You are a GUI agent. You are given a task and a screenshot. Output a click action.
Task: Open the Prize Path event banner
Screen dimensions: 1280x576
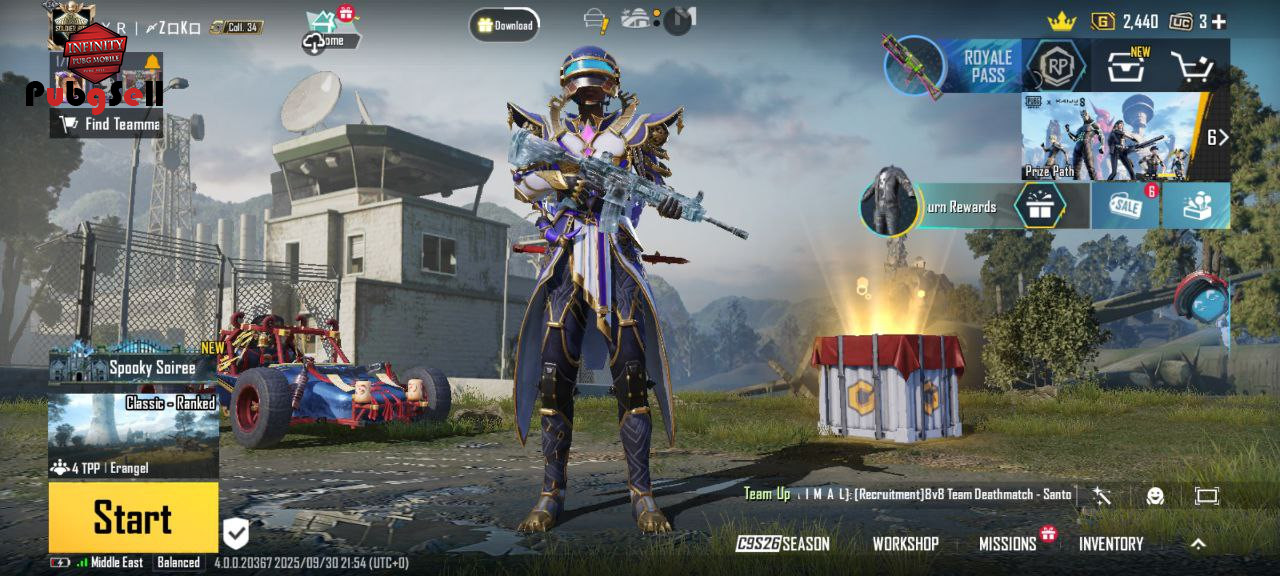pyautogui.click(x=1112, y=136)
